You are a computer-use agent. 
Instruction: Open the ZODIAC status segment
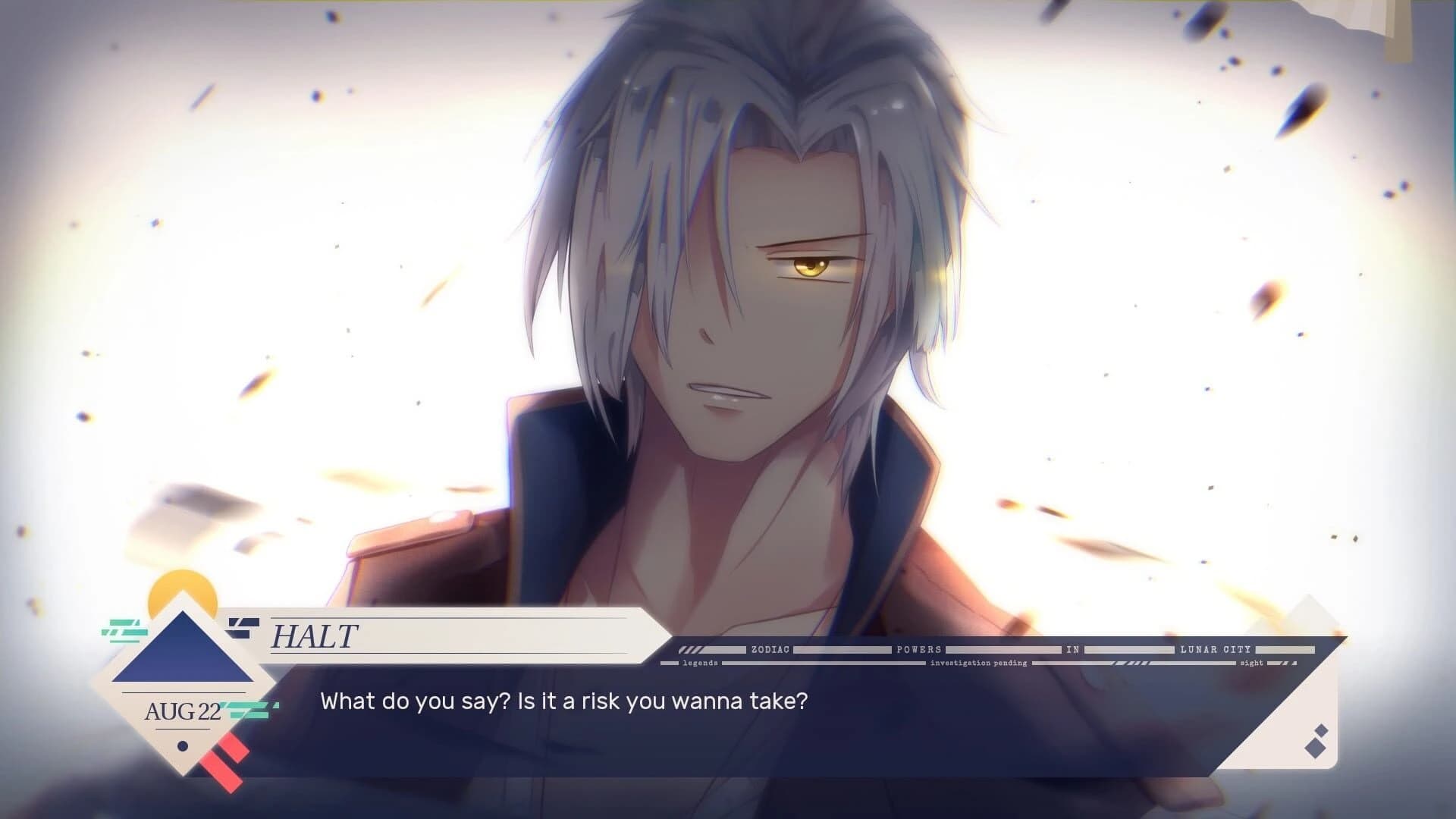pos(770,649)
